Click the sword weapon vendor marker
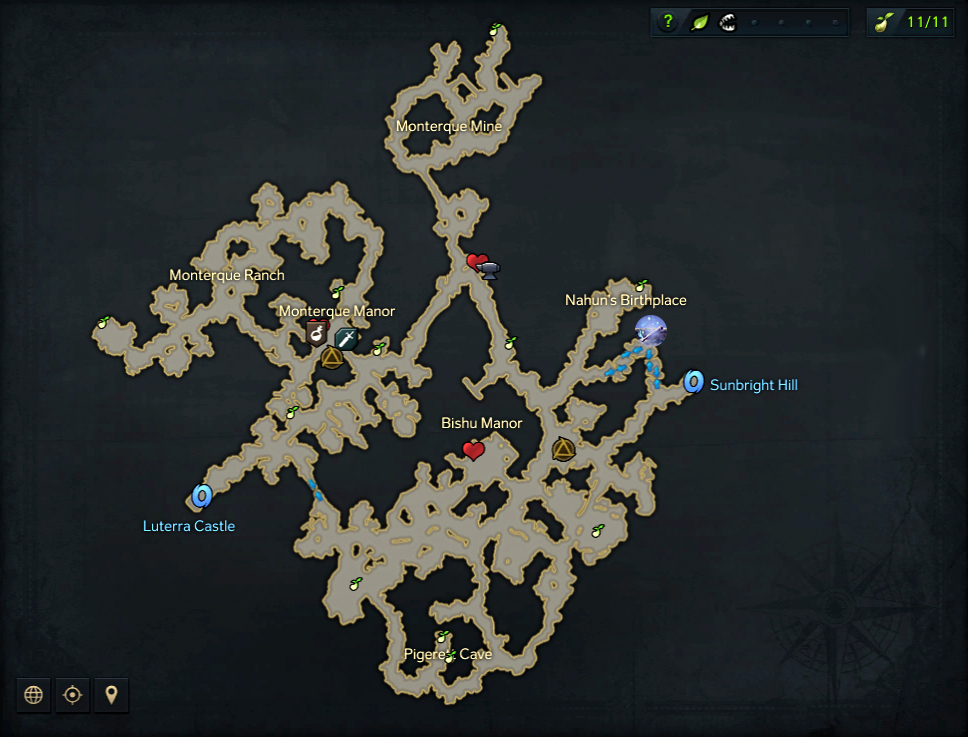Viewport: 968px width, 737px height. (x=347, y=337)
